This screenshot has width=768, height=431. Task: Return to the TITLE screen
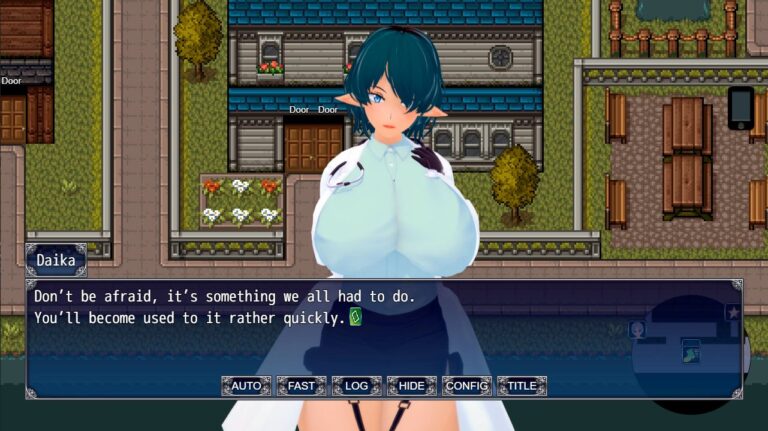click(x=521, y=386)
